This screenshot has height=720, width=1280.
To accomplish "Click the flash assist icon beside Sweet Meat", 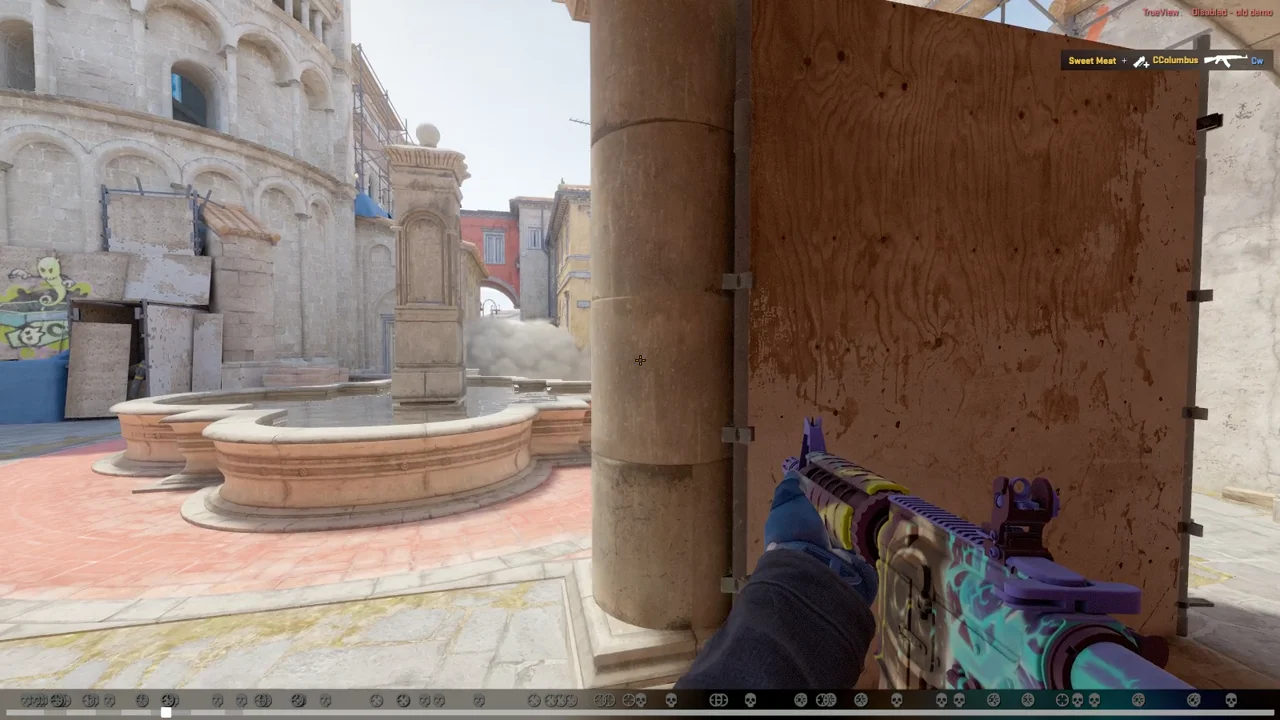I will pyautogui.click(x=1140, y=61).
